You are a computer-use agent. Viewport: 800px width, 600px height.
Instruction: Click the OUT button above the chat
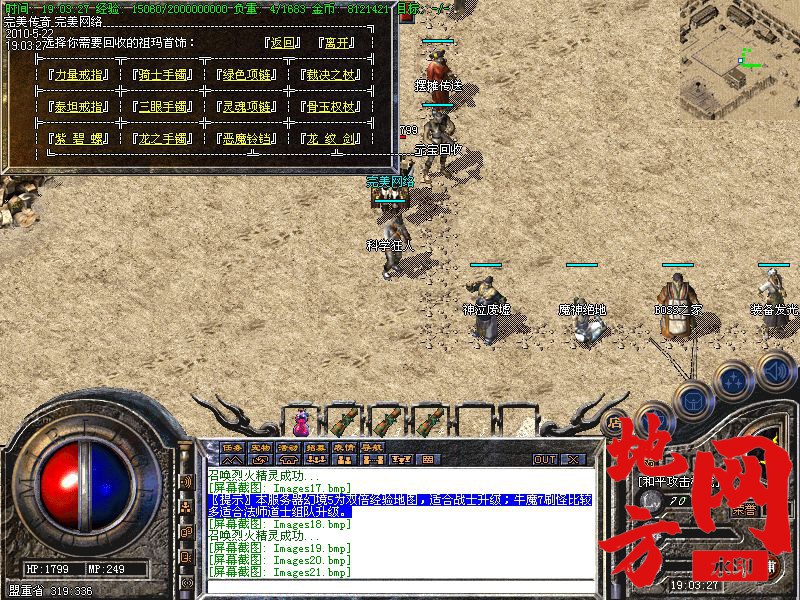[x=544, y=459]
